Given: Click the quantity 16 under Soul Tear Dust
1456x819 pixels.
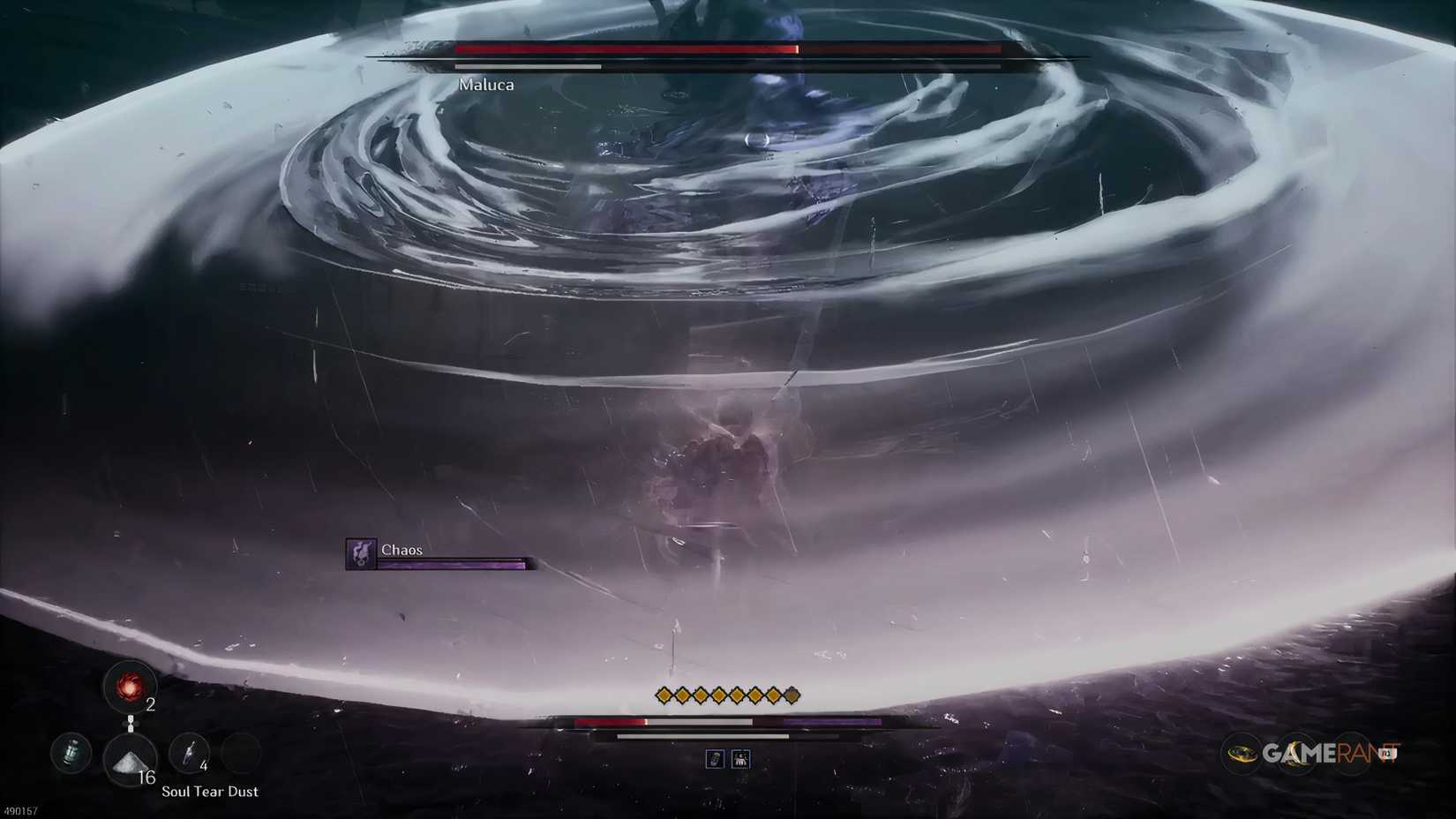Looking at the screenshot, I should (x=146, y=777).
